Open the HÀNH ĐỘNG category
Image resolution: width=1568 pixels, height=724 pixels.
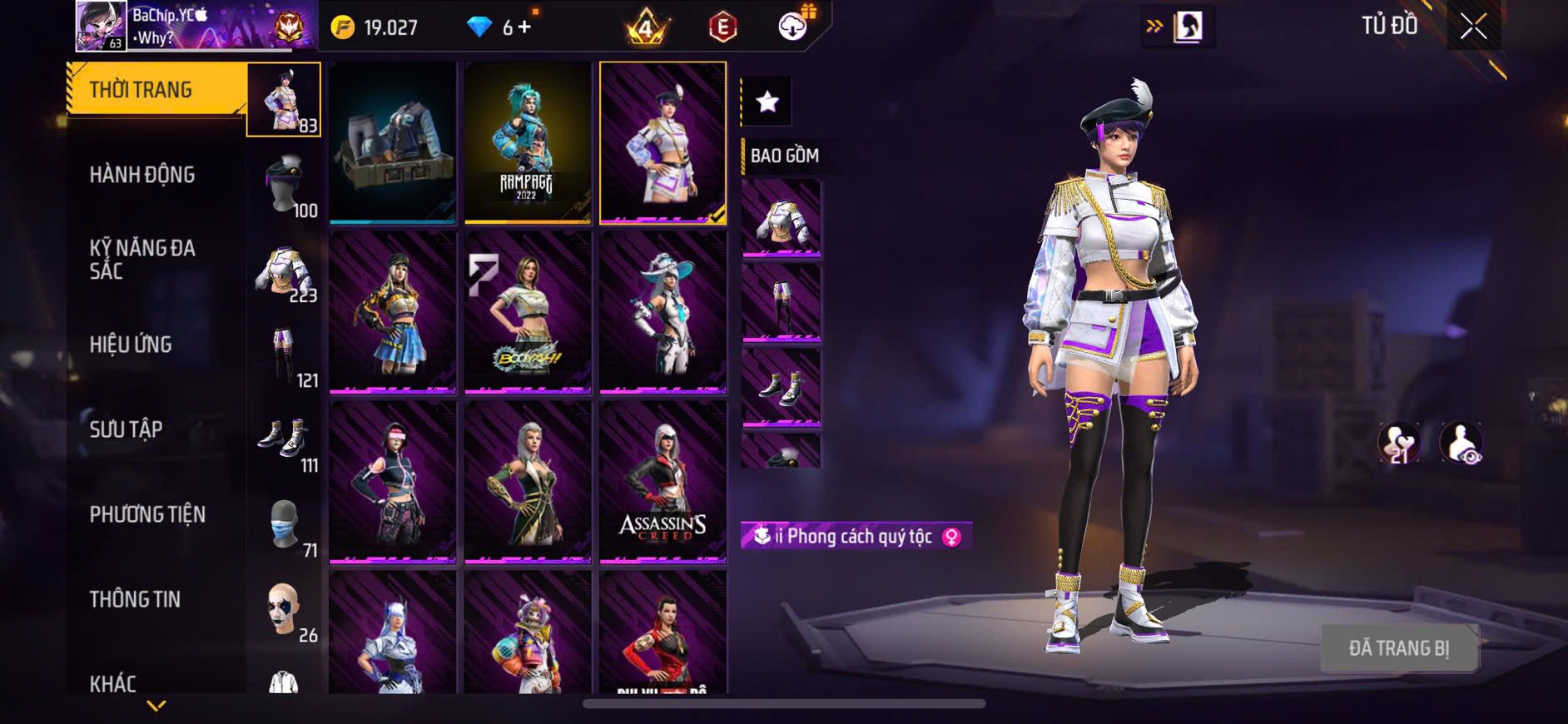tap(142, 175)
